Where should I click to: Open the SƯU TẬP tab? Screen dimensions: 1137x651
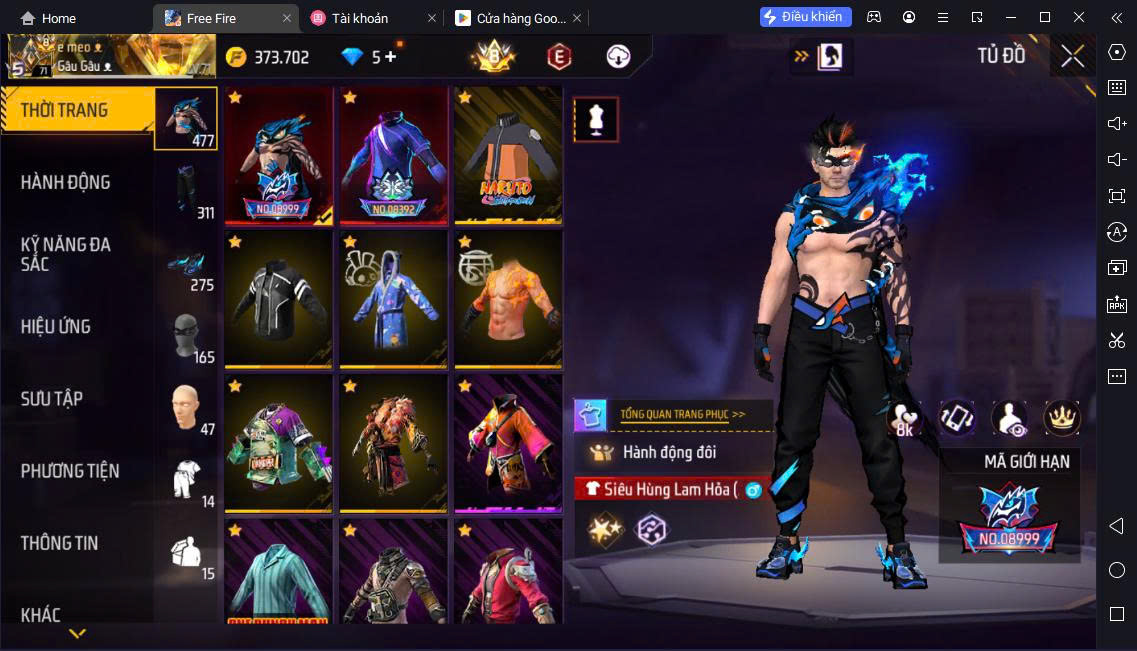click(52, 399)
